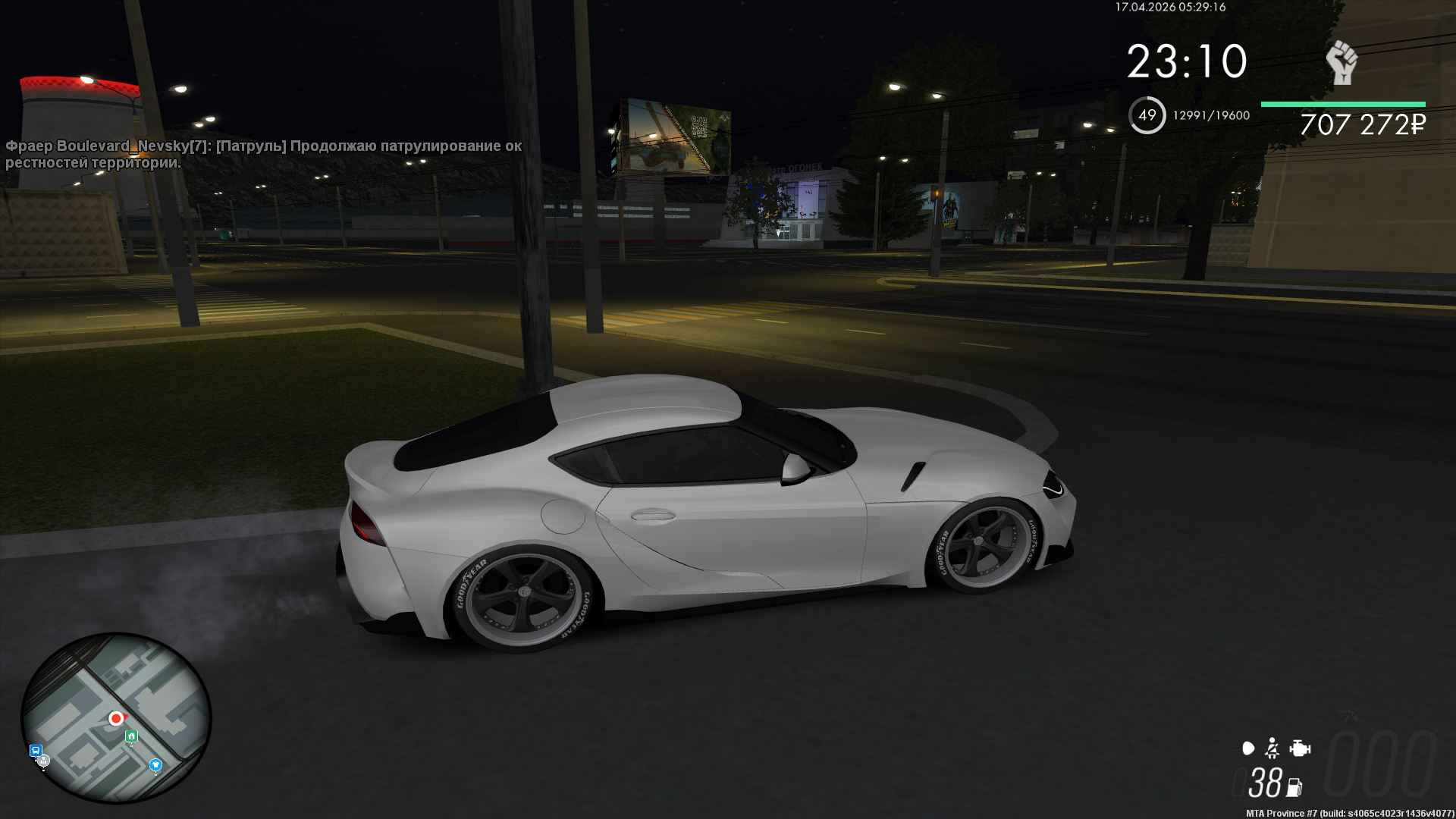Click the fist weapon icon

pyautogui.click(x=1341, y=62)
